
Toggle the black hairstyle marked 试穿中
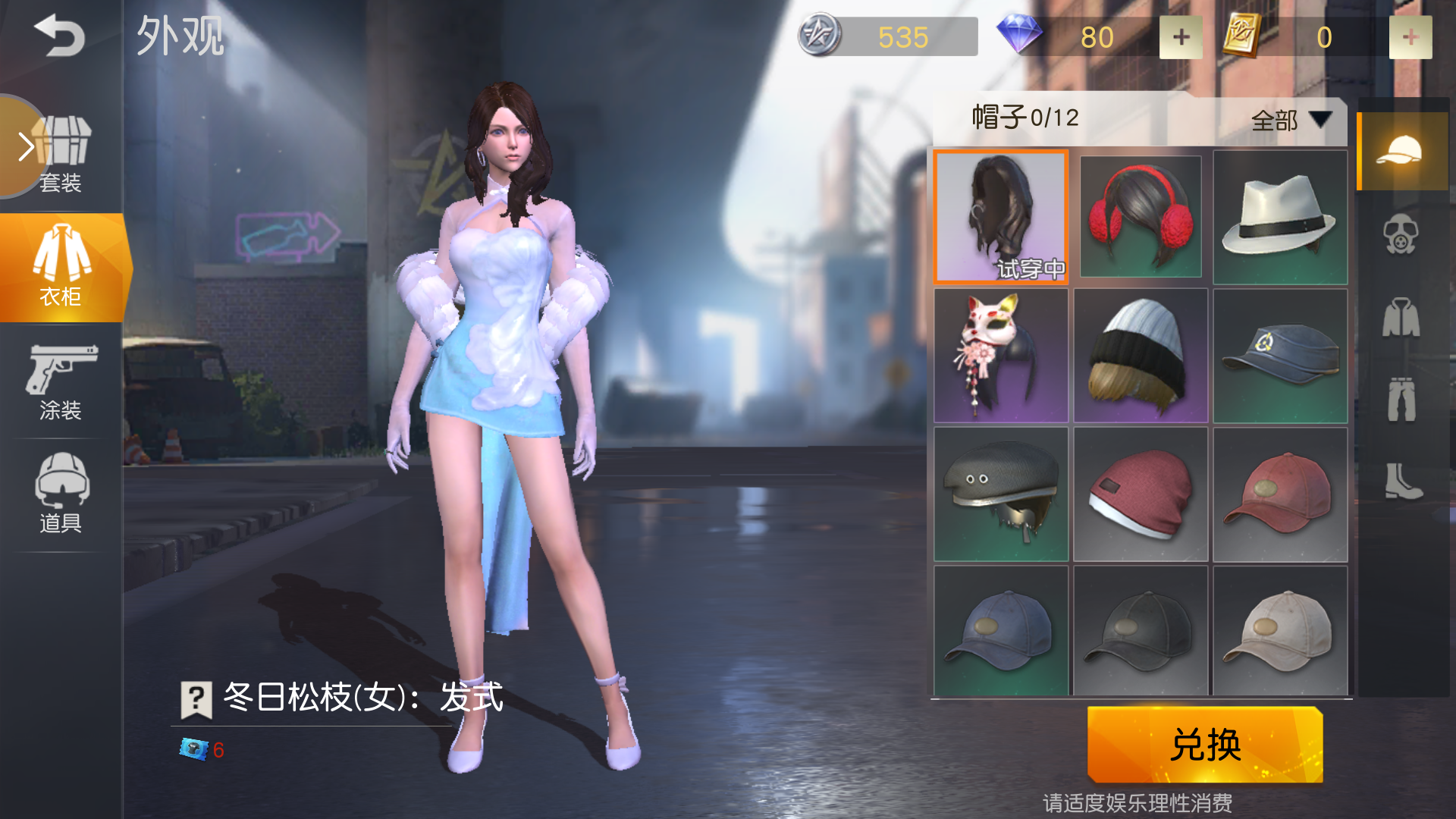pyautogui.click(x=1000, y=217)
